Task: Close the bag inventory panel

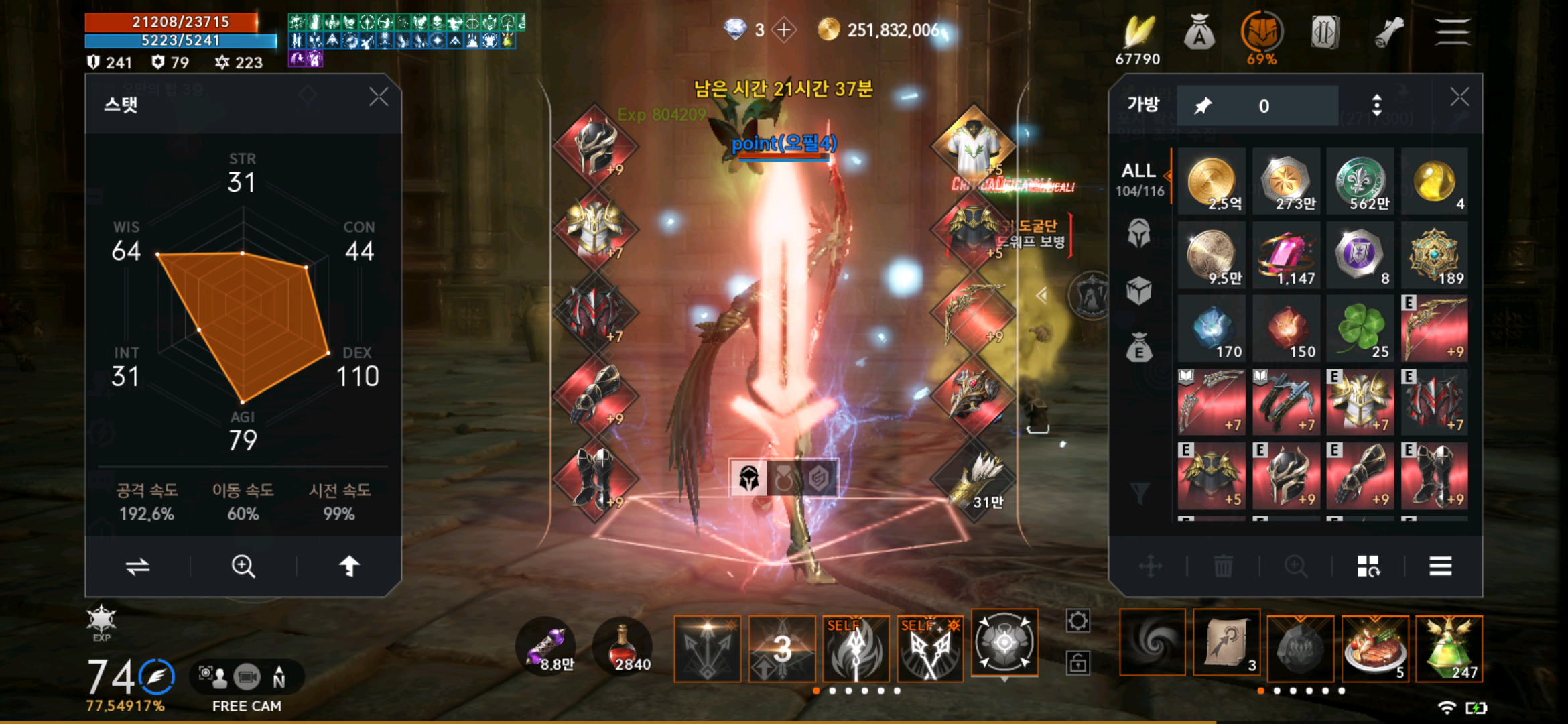Action: click(x=1459, y=98)
